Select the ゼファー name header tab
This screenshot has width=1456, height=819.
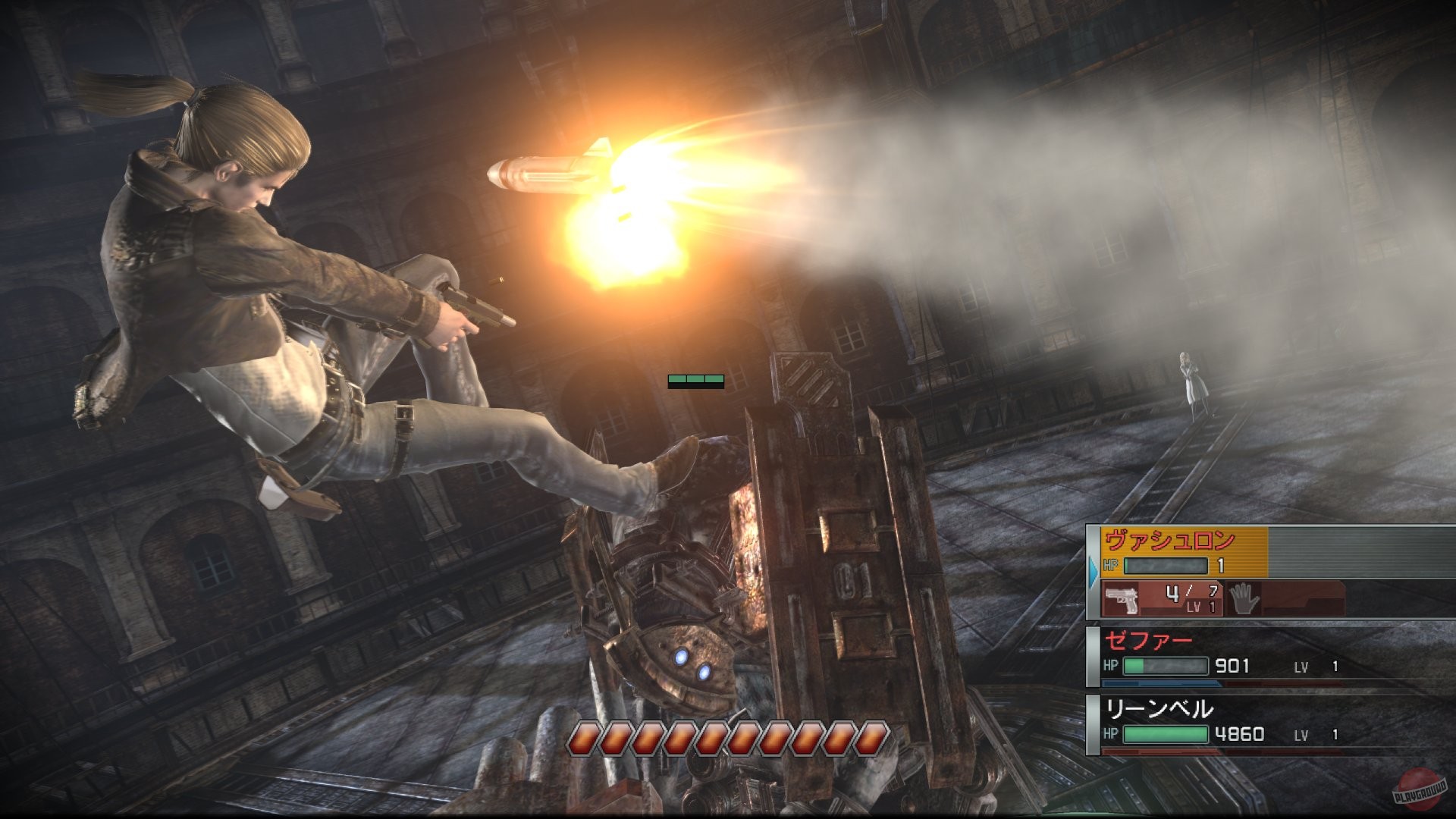click(x=1150, y=641)
